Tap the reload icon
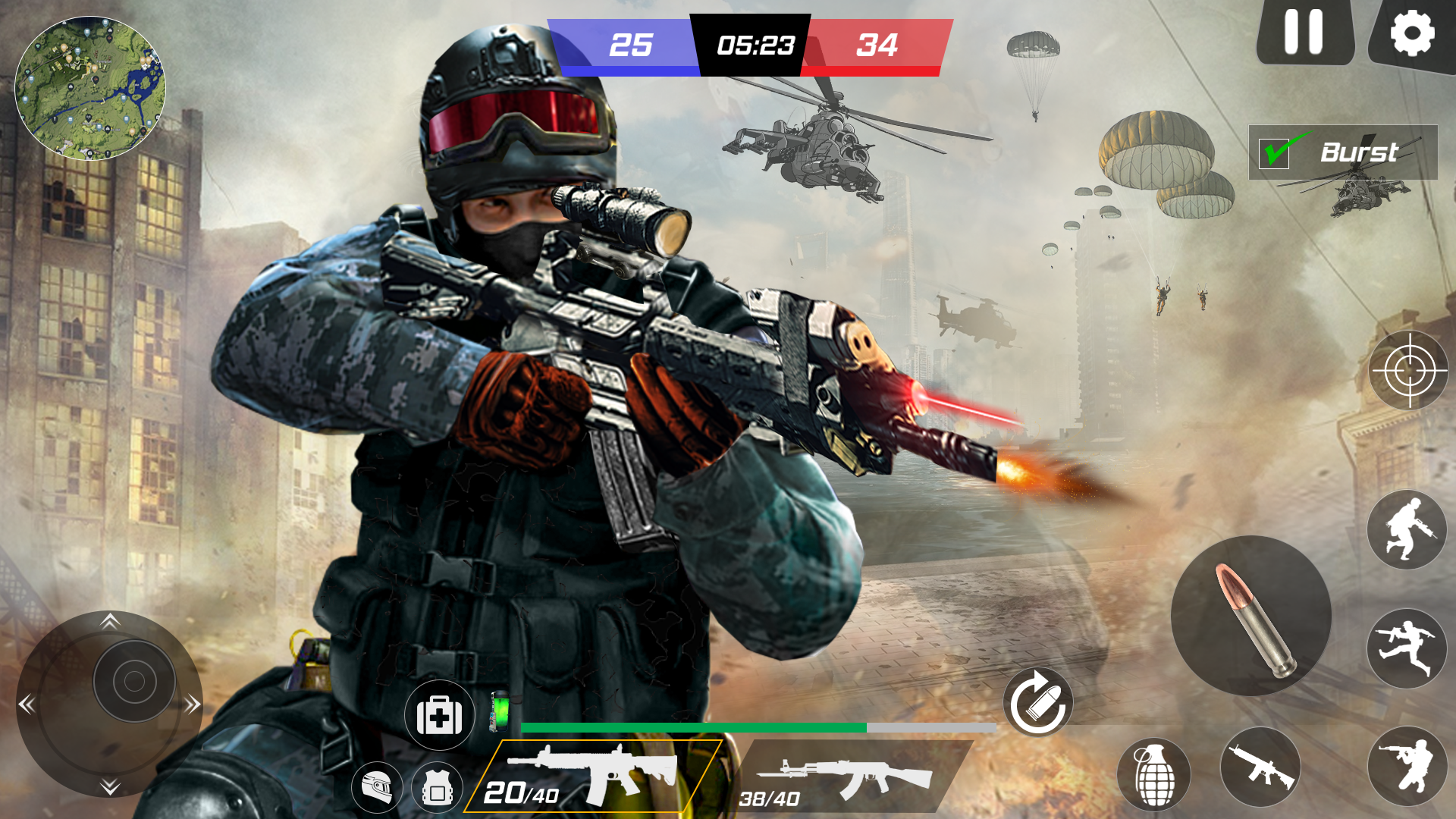 tap(1039, 704)
